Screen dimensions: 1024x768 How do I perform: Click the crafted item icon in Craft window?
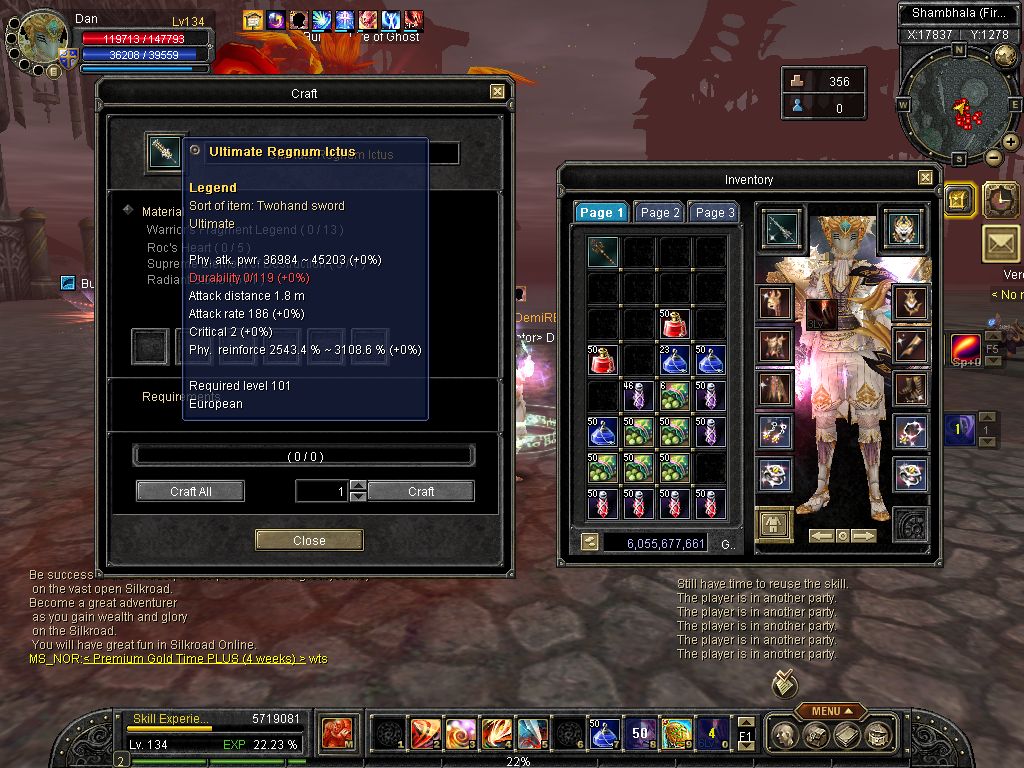click(160, 152)
